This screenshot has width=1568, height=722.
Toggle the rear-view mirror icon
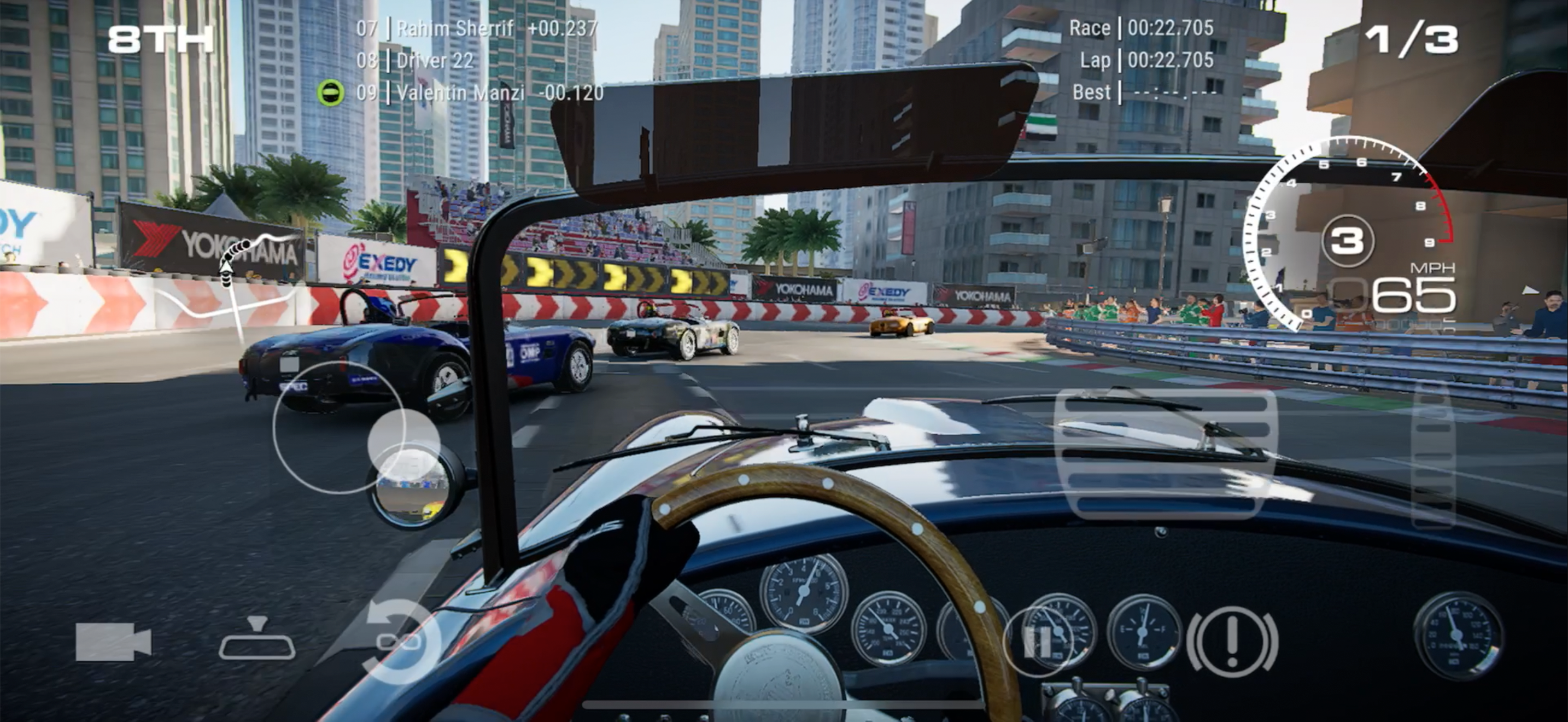pyautogui.click(x=257, y=639)
